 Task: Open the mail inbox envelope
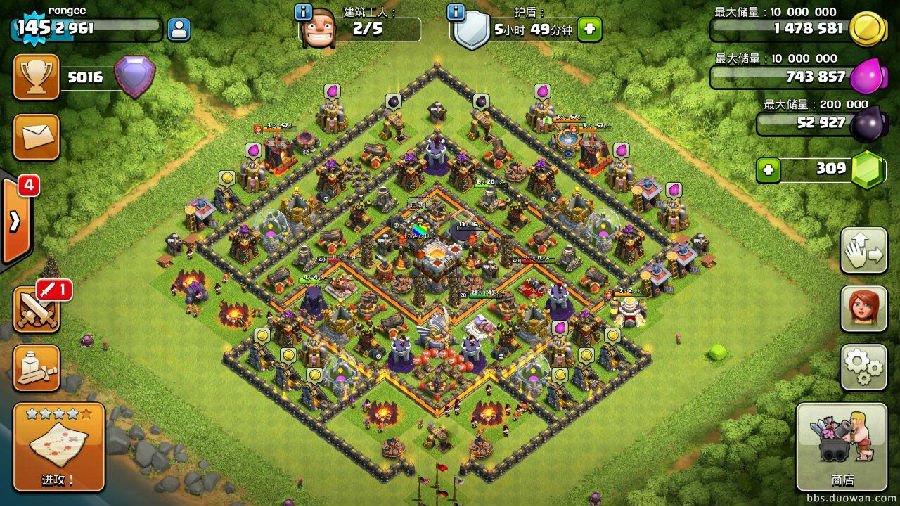tap(36, 136)
